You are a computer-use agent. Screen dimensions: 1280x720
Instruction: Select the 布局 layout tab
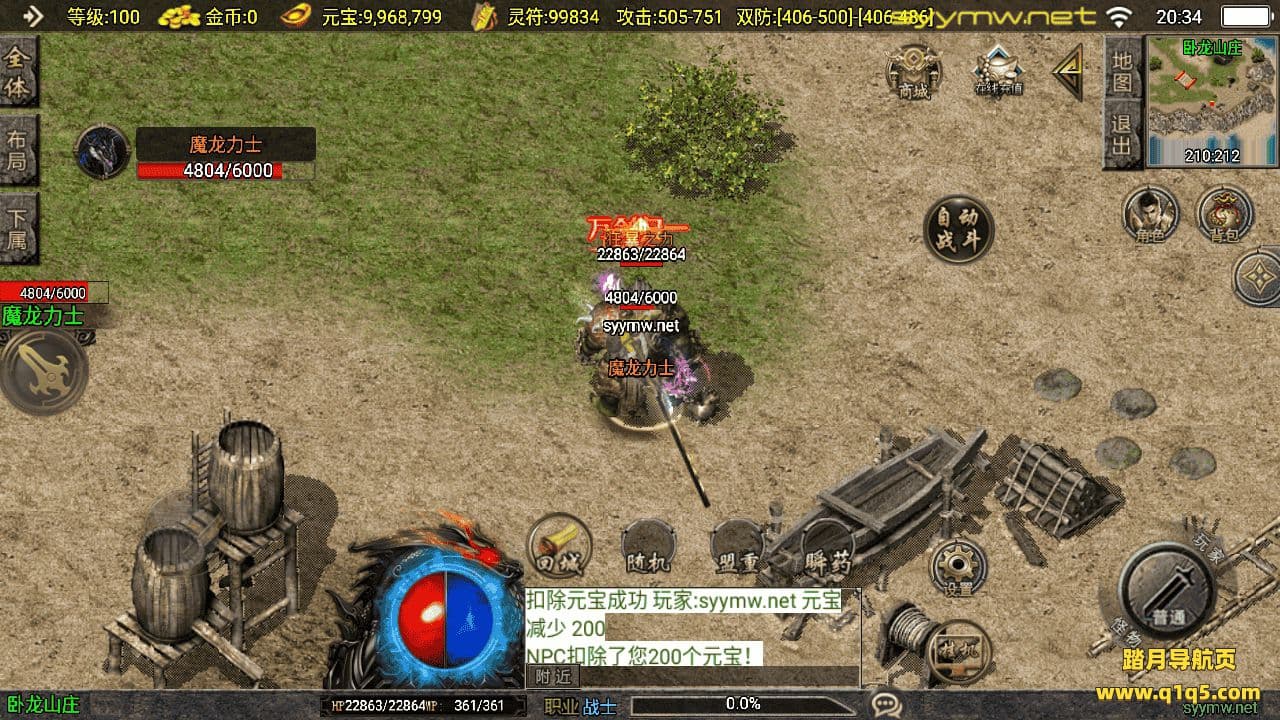(x=17, y=150)
